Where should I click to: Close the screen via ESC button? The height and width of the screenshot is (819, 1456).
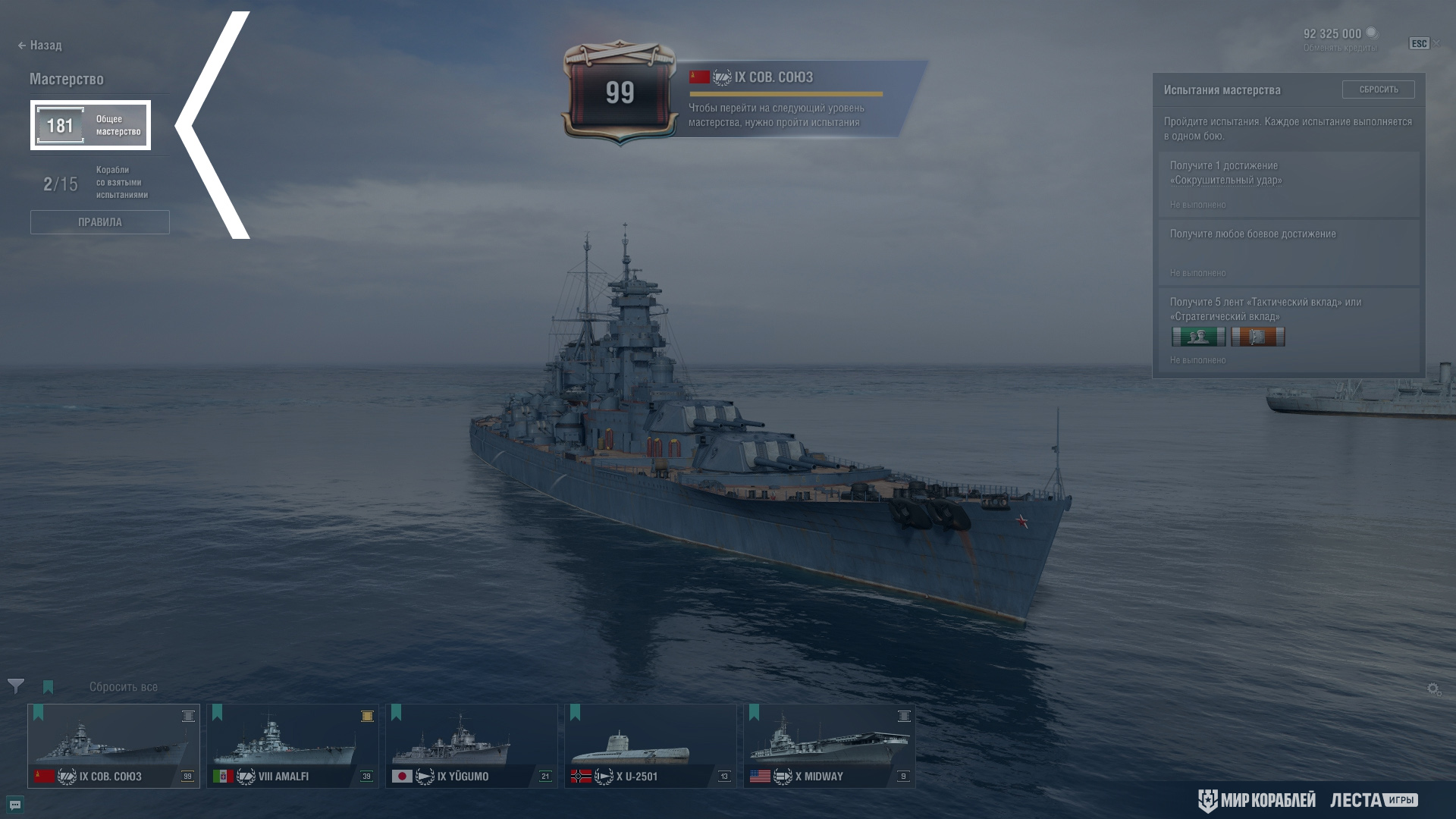pos(1419,44)
